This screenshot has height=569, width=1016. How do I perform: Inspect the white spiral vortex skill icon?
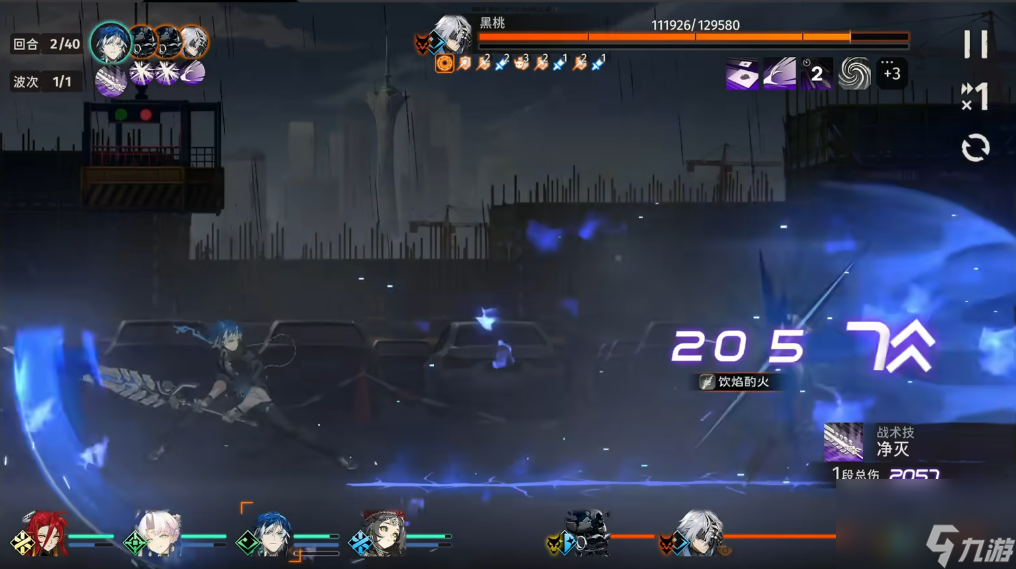click(855, 73)
